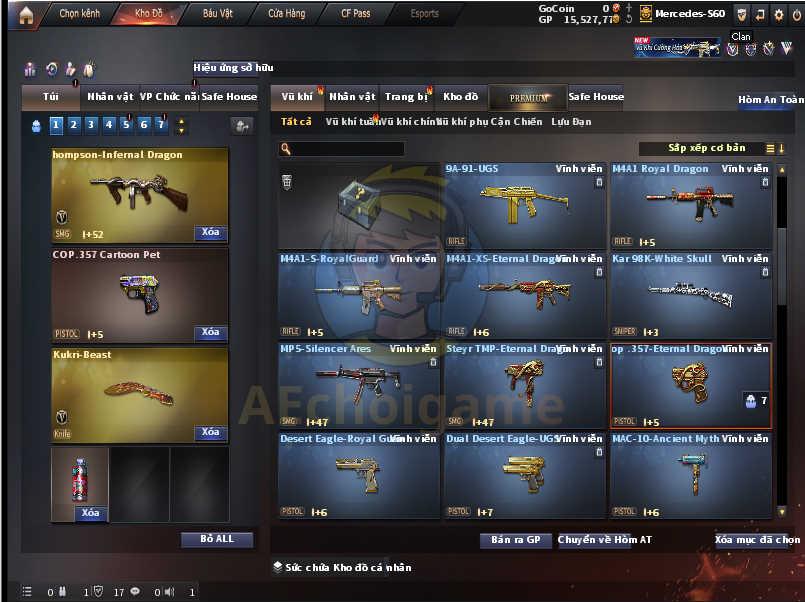Viewport: 805px width, 602px height.
Task: Open the Báu Vật menu
Action: tap(217, 14)
